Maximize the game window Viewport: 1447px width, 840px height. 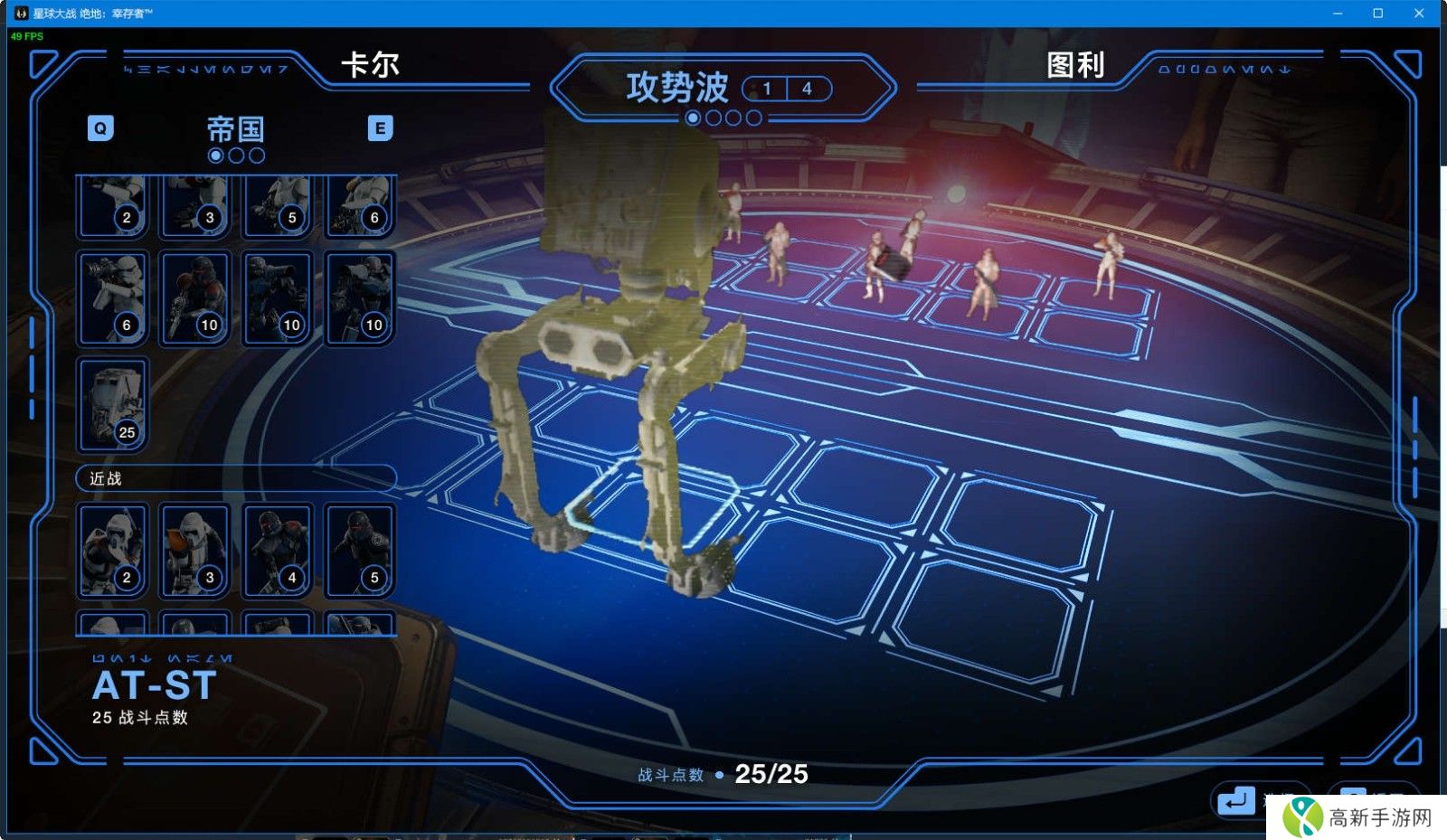[x=1378, y=13]
